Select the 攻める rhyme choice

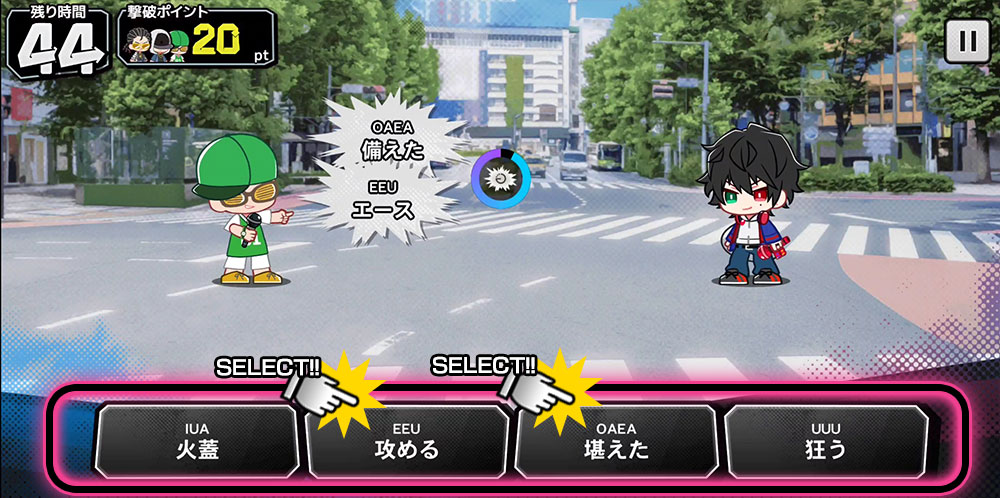tap(406, 441)
